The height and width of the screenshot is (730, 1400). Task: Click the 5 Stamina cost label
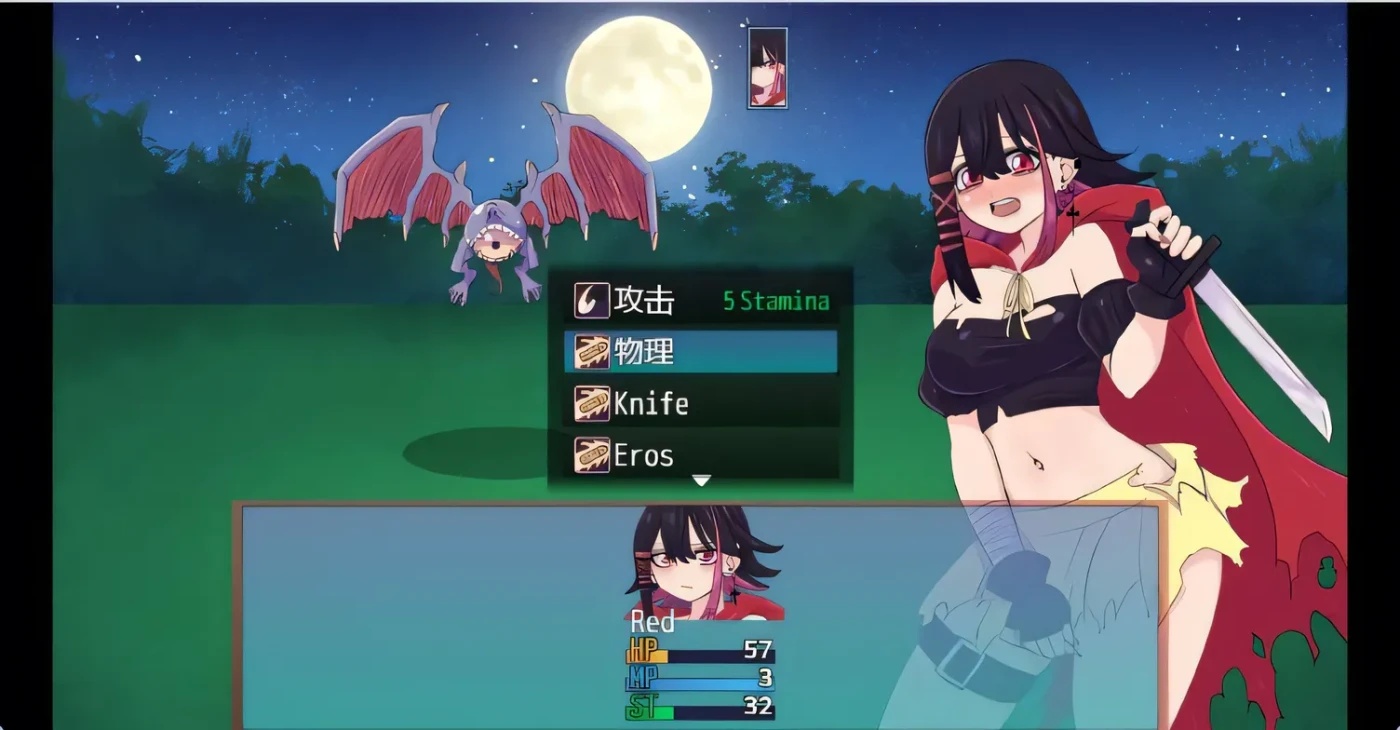click(778, 300)
